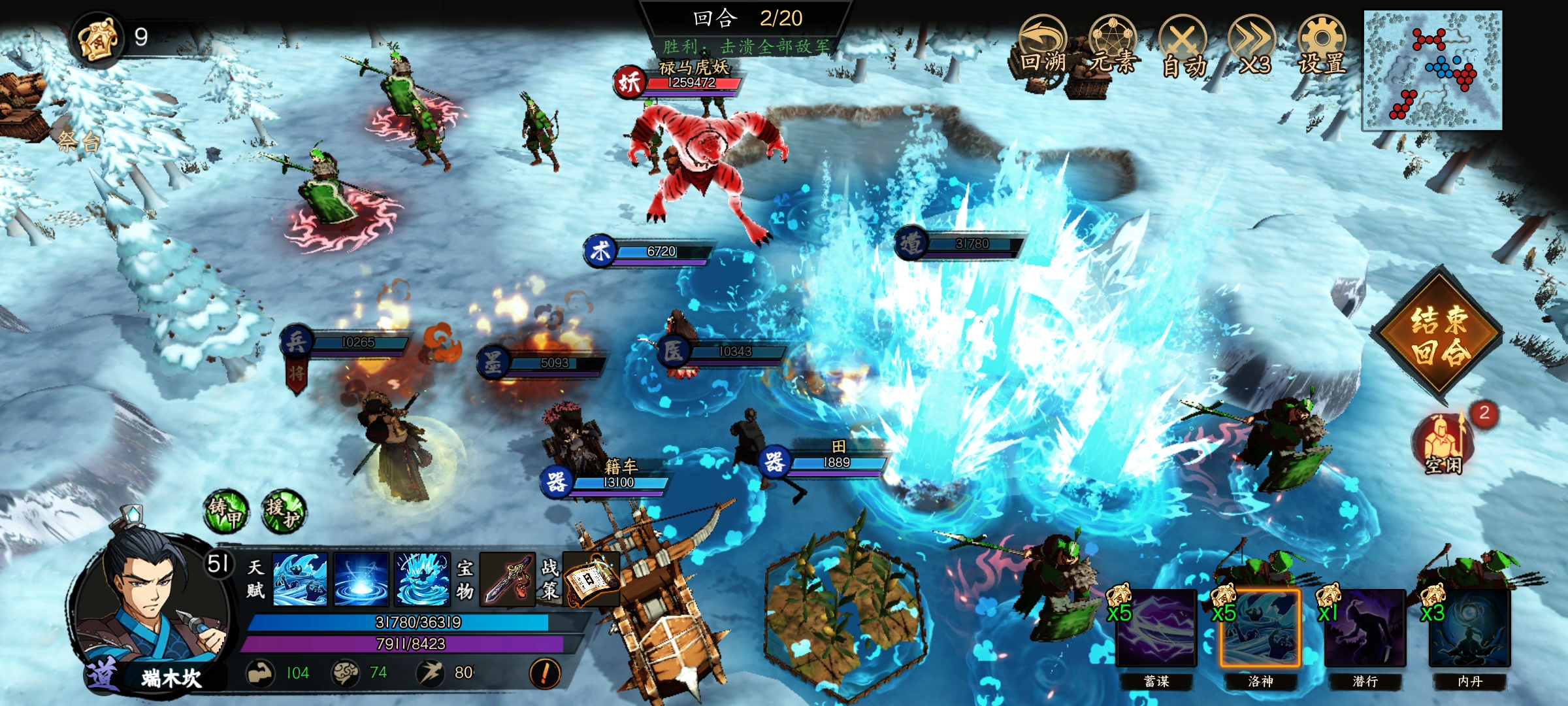Open the 设置 settings menu
The image size is (1568, 706).
(1322, 47)
